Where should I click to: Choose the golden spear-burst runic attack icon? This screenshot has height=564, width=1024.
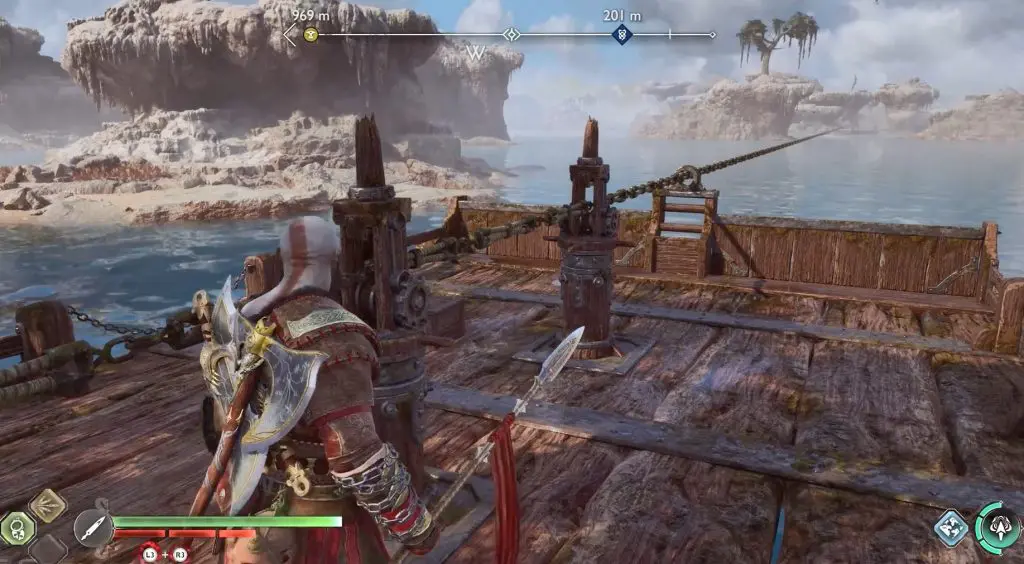point(47,504)
